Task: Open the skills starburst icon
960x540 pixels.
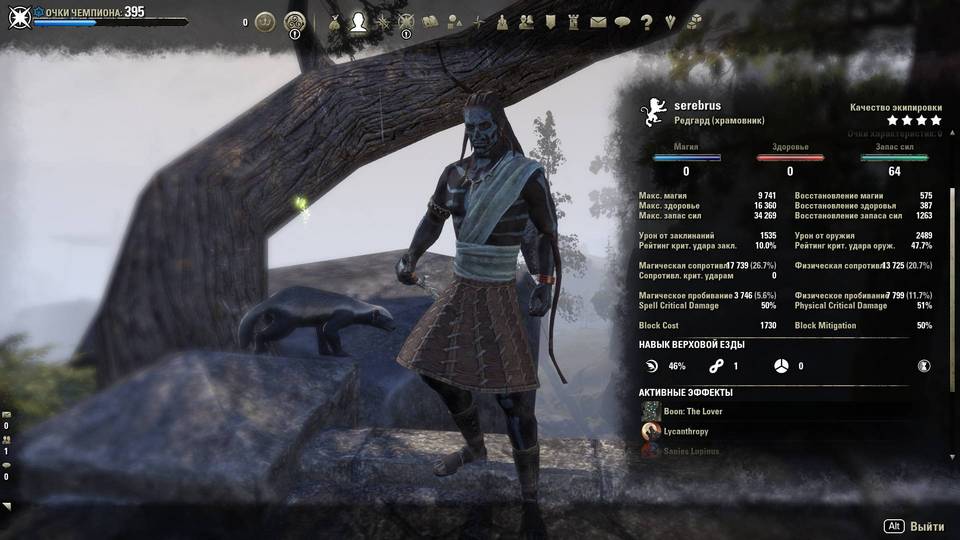Action: point(382,21)
